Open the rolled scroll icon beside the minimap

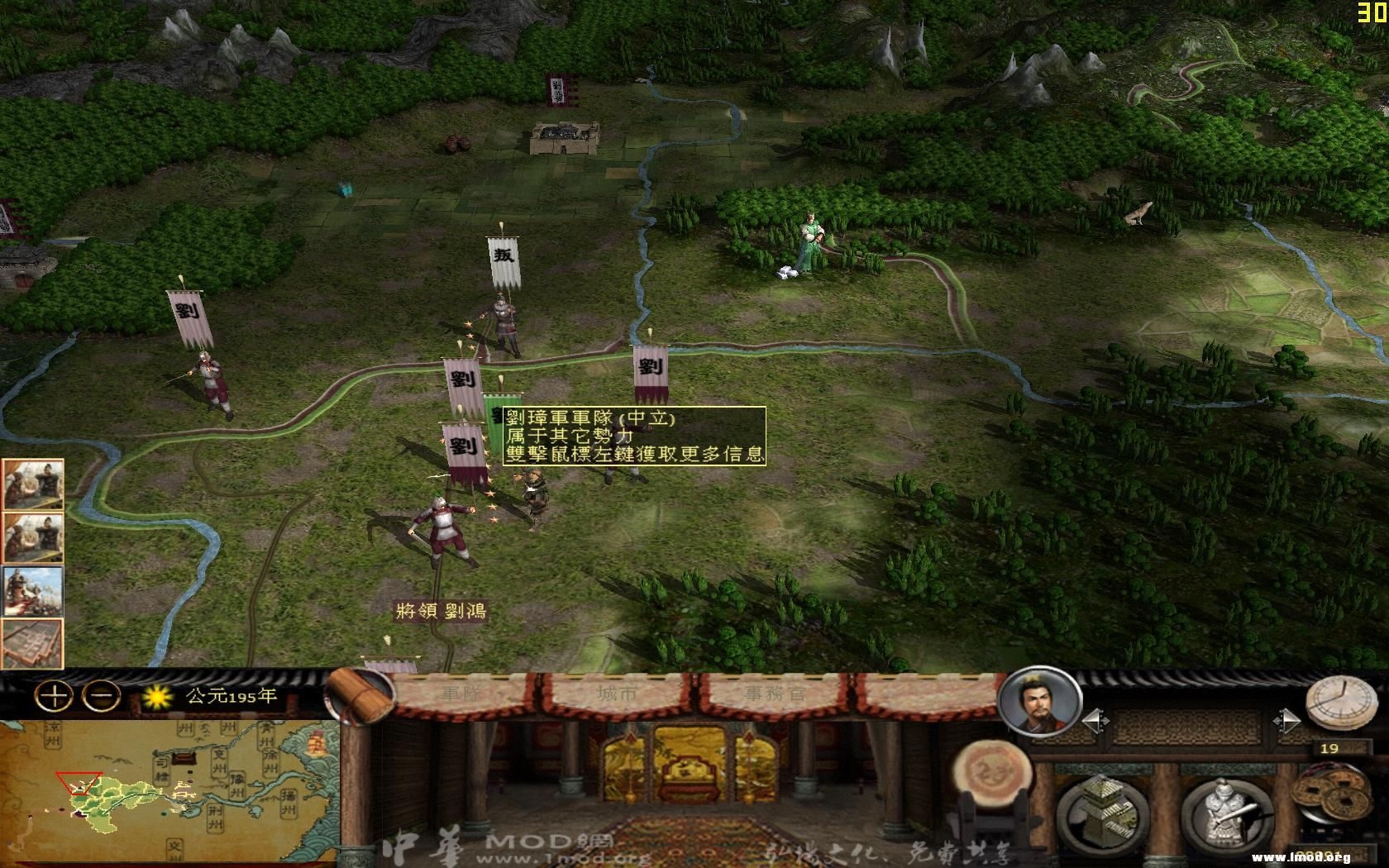coord(360,696)
